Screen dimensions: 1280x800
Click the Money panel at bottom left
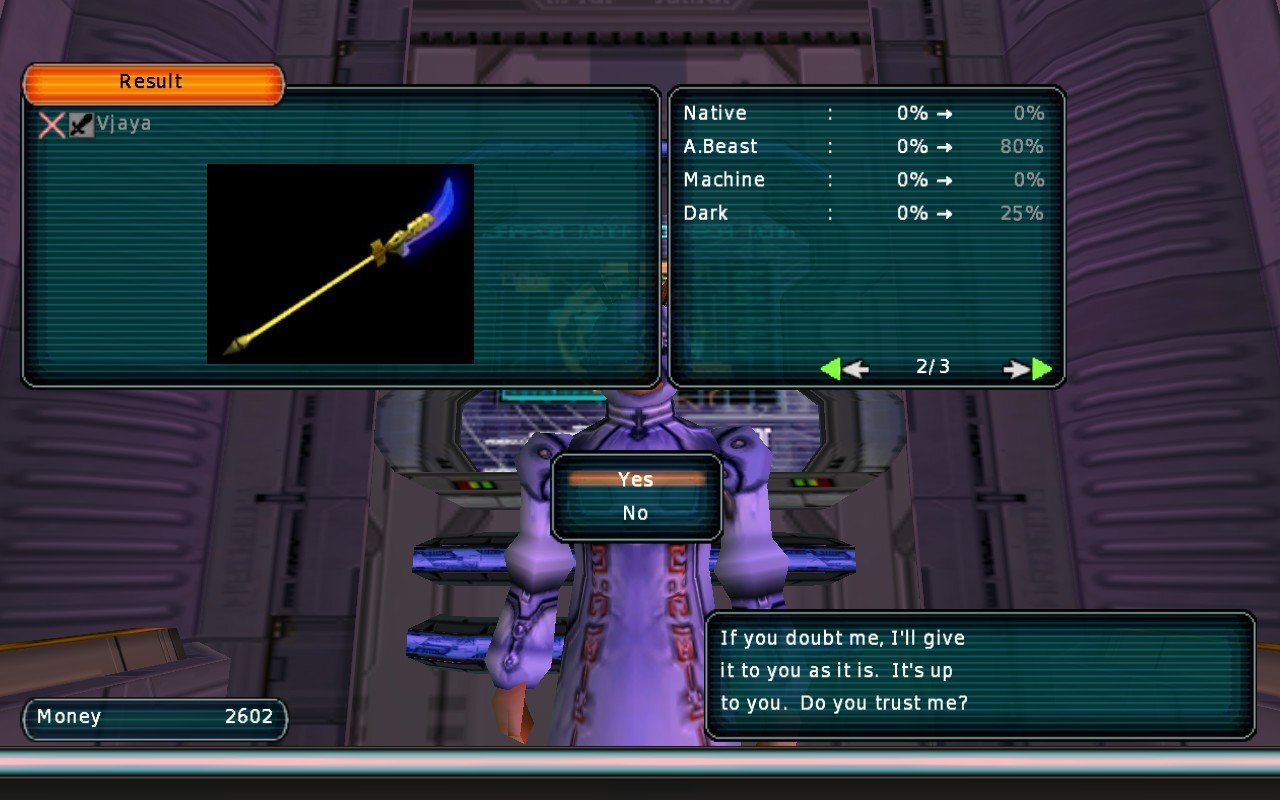(x=153, y=717)
